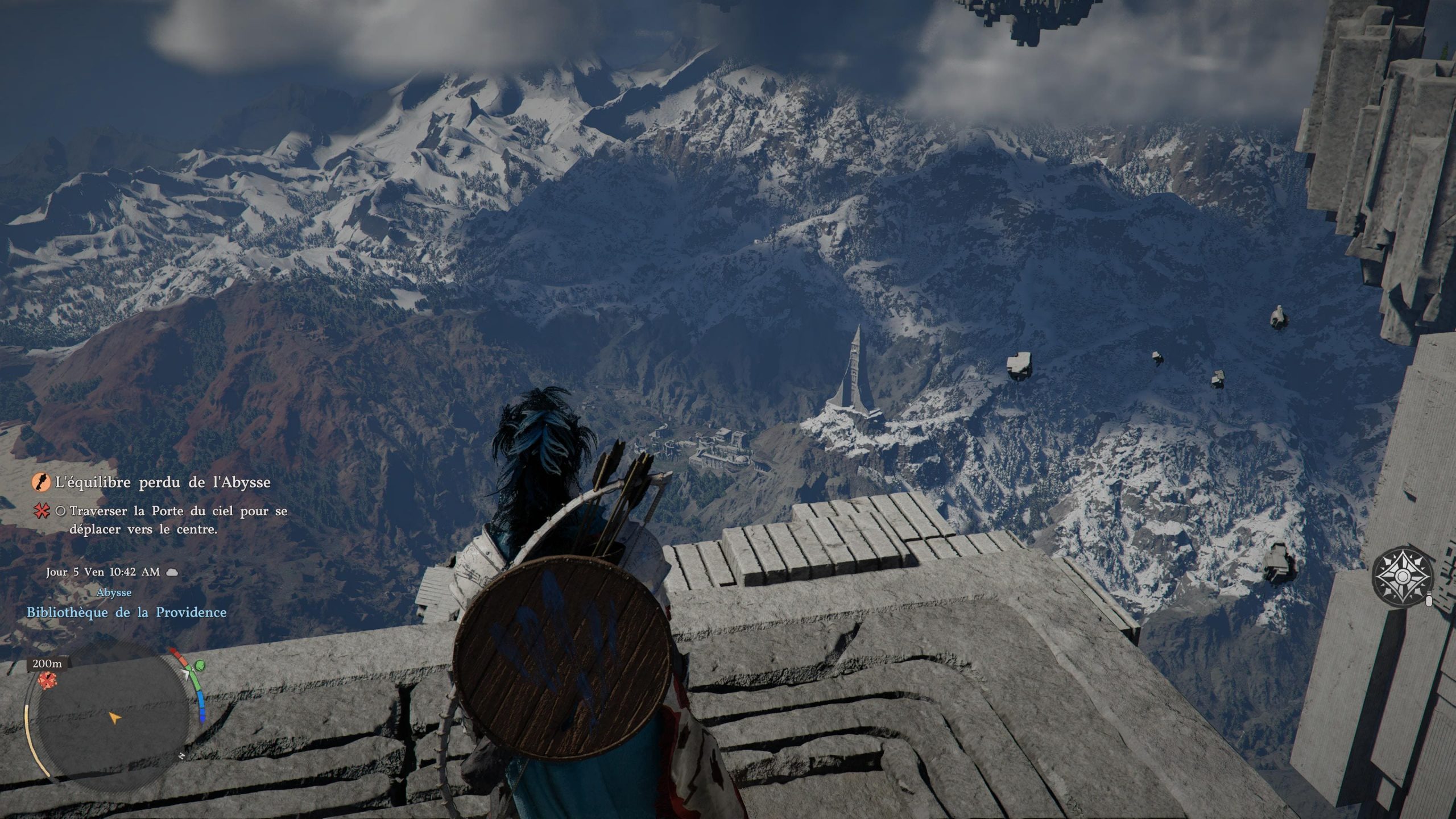Click the green head icon beside the minimap
Screen dimensions: 1456x819
pyautogui.click(x=199, y=665)
